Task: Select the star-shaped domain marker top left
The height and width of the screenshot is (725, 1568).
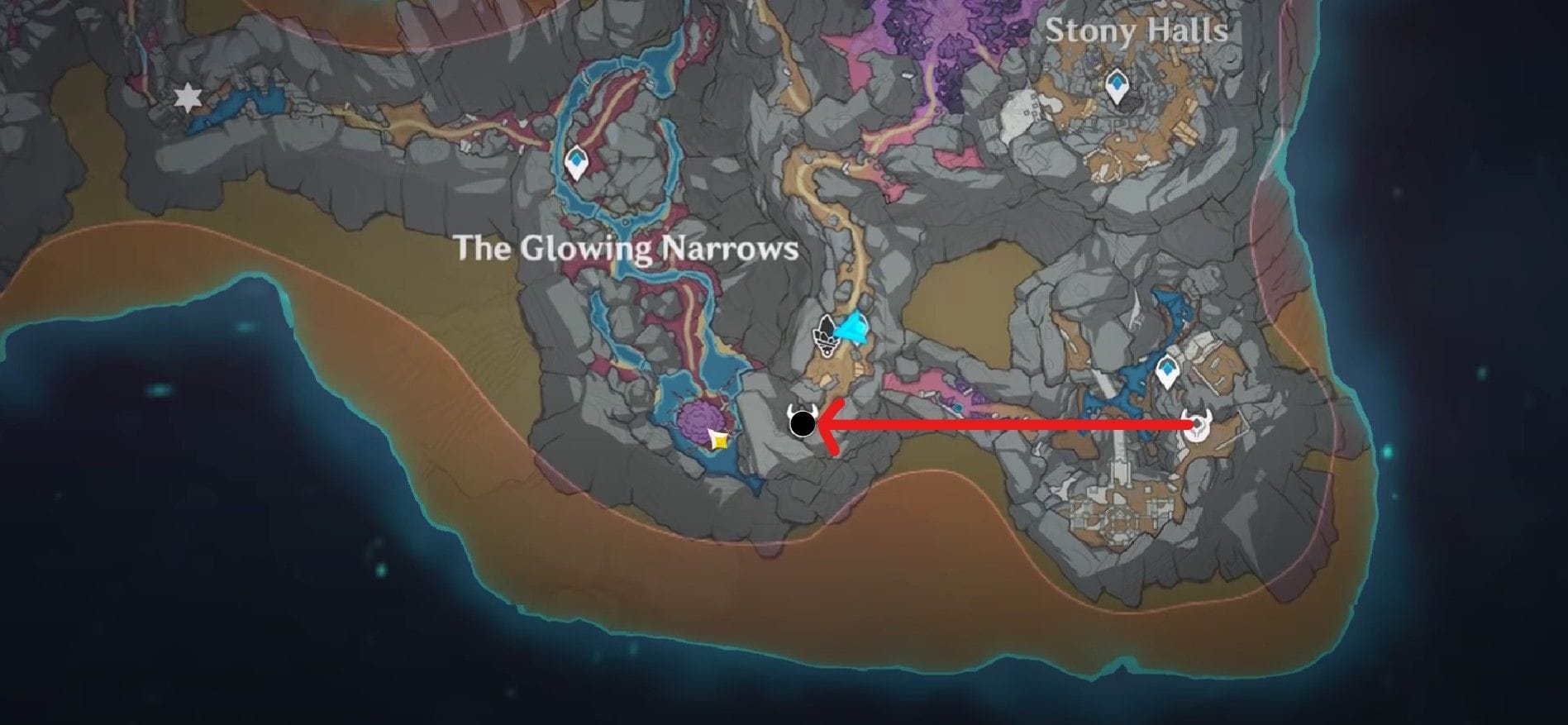Action: [186, 98]
